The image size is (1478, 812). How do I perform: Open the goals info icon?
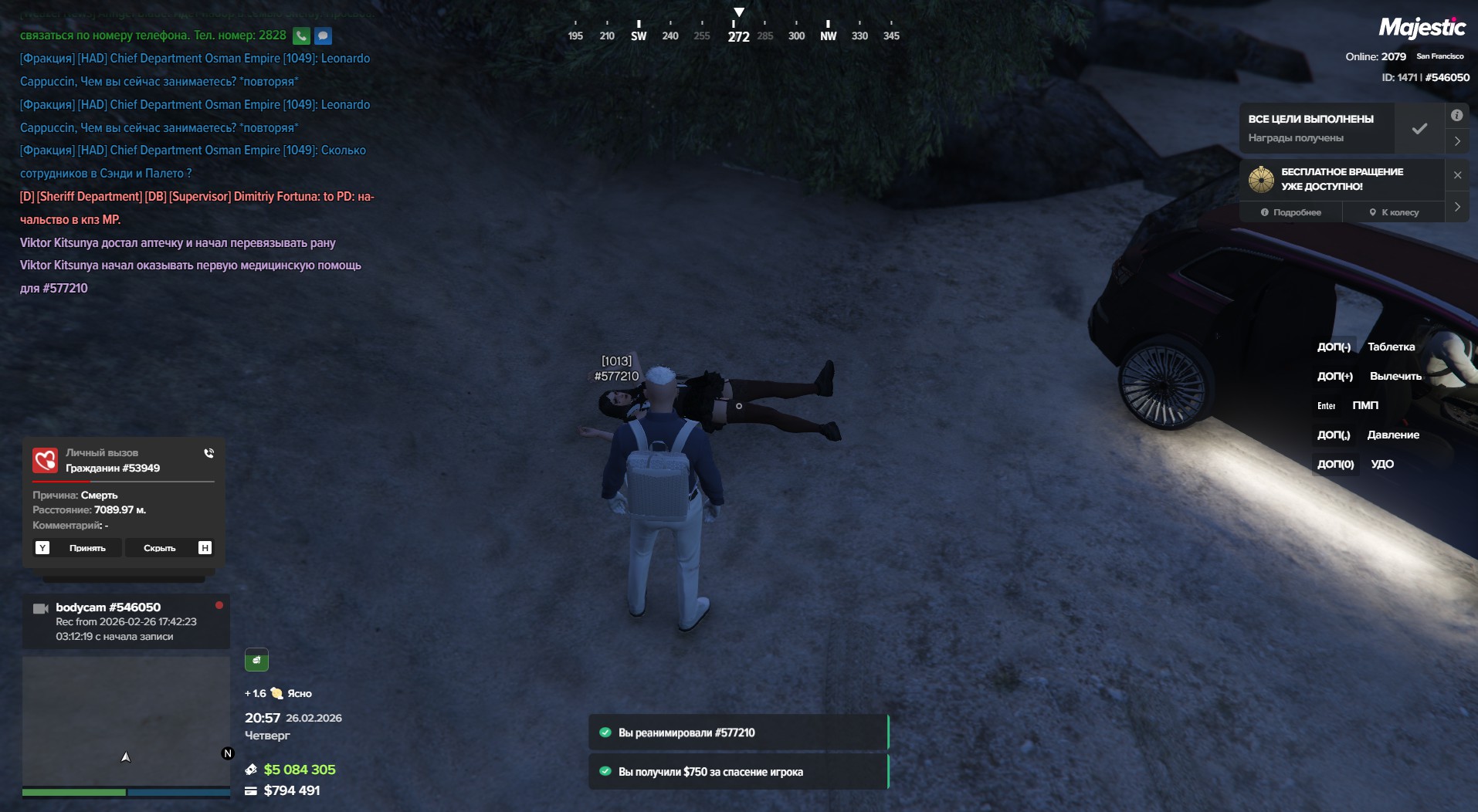click(x=1456, y=116)
